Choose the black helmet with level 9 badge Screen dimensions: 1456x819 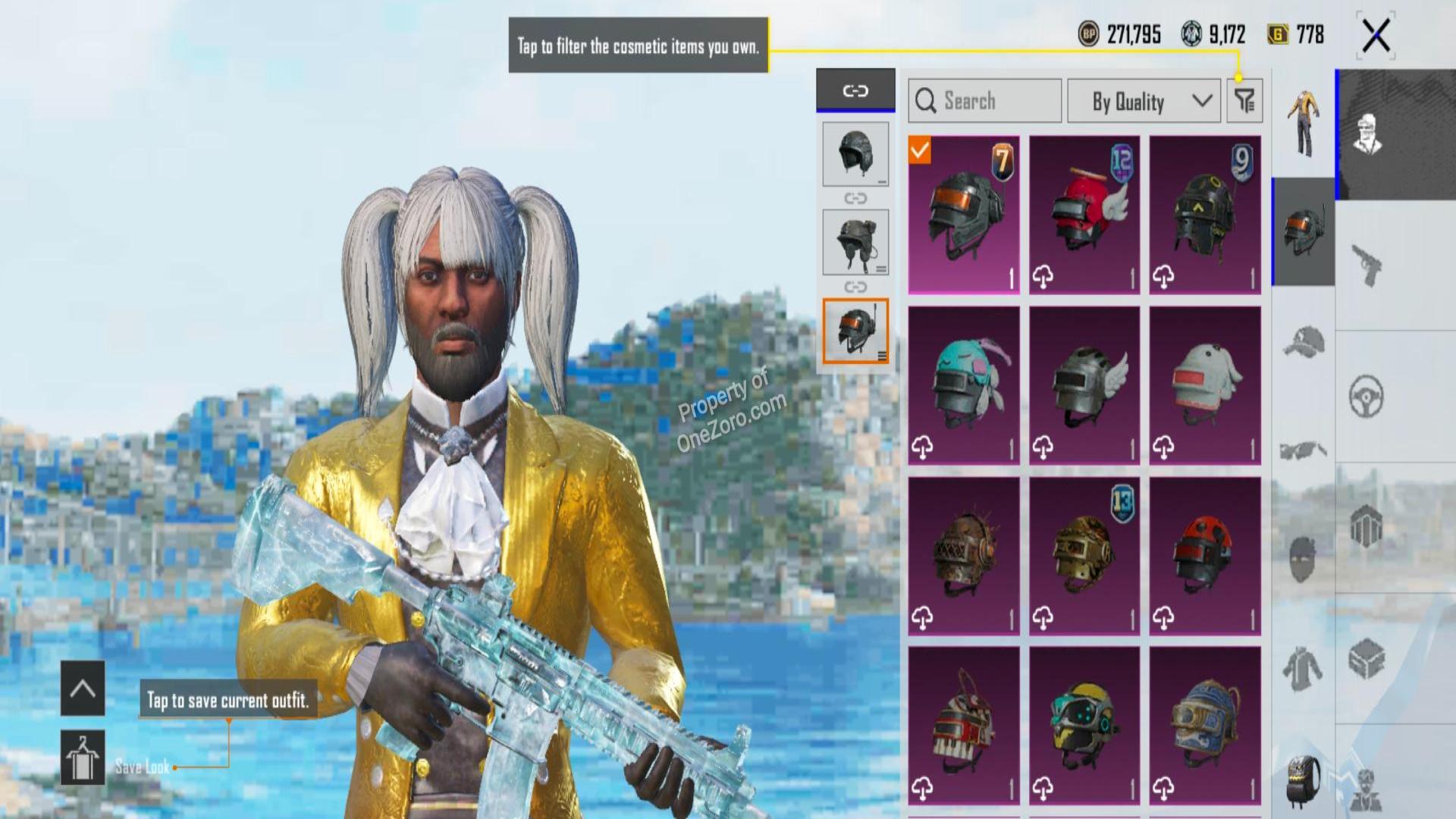pyautogui.click(x=1205, y=215)
